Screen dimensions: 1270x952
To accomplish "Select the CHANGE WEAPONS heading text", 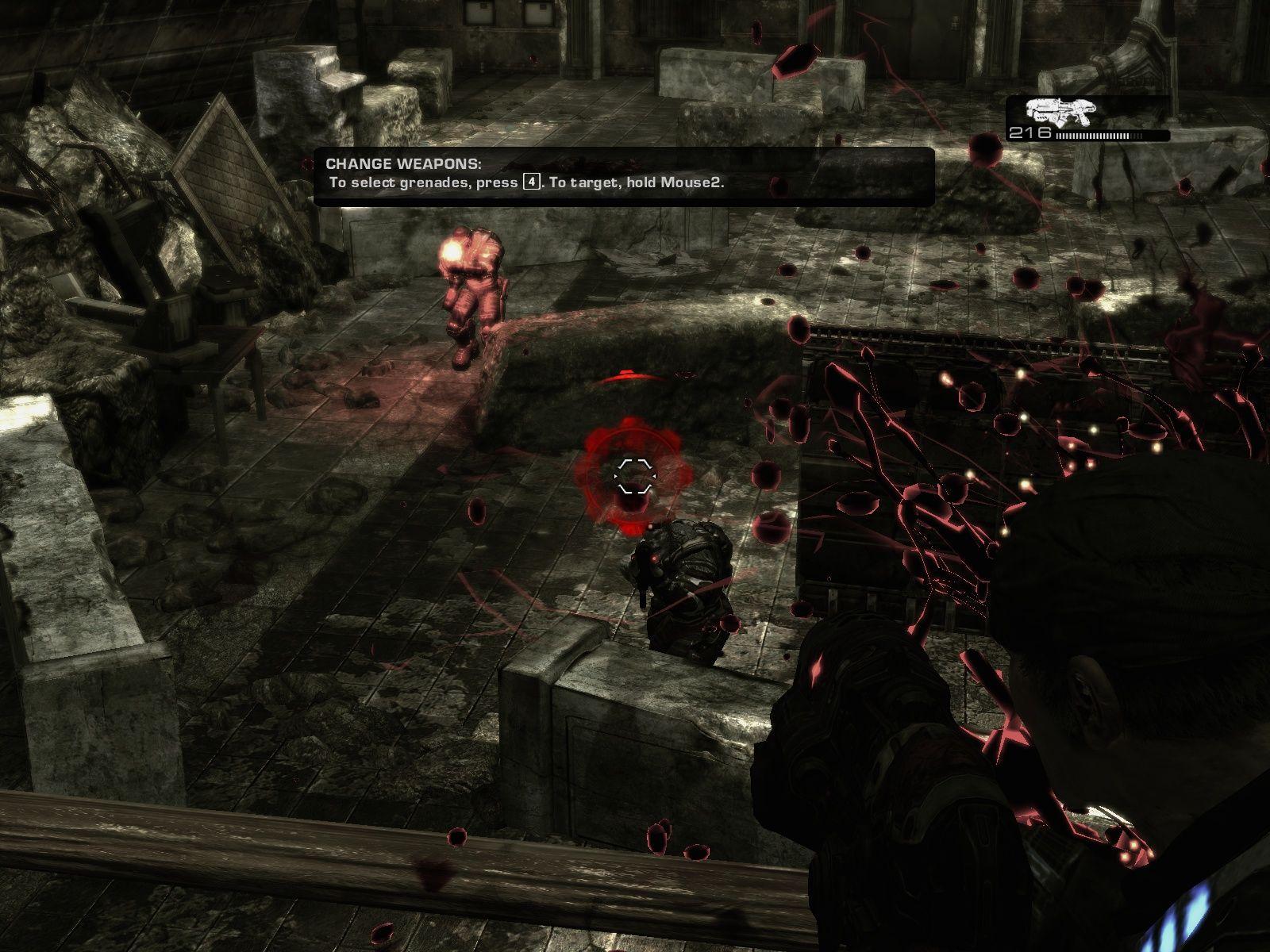I will [405, 164].
